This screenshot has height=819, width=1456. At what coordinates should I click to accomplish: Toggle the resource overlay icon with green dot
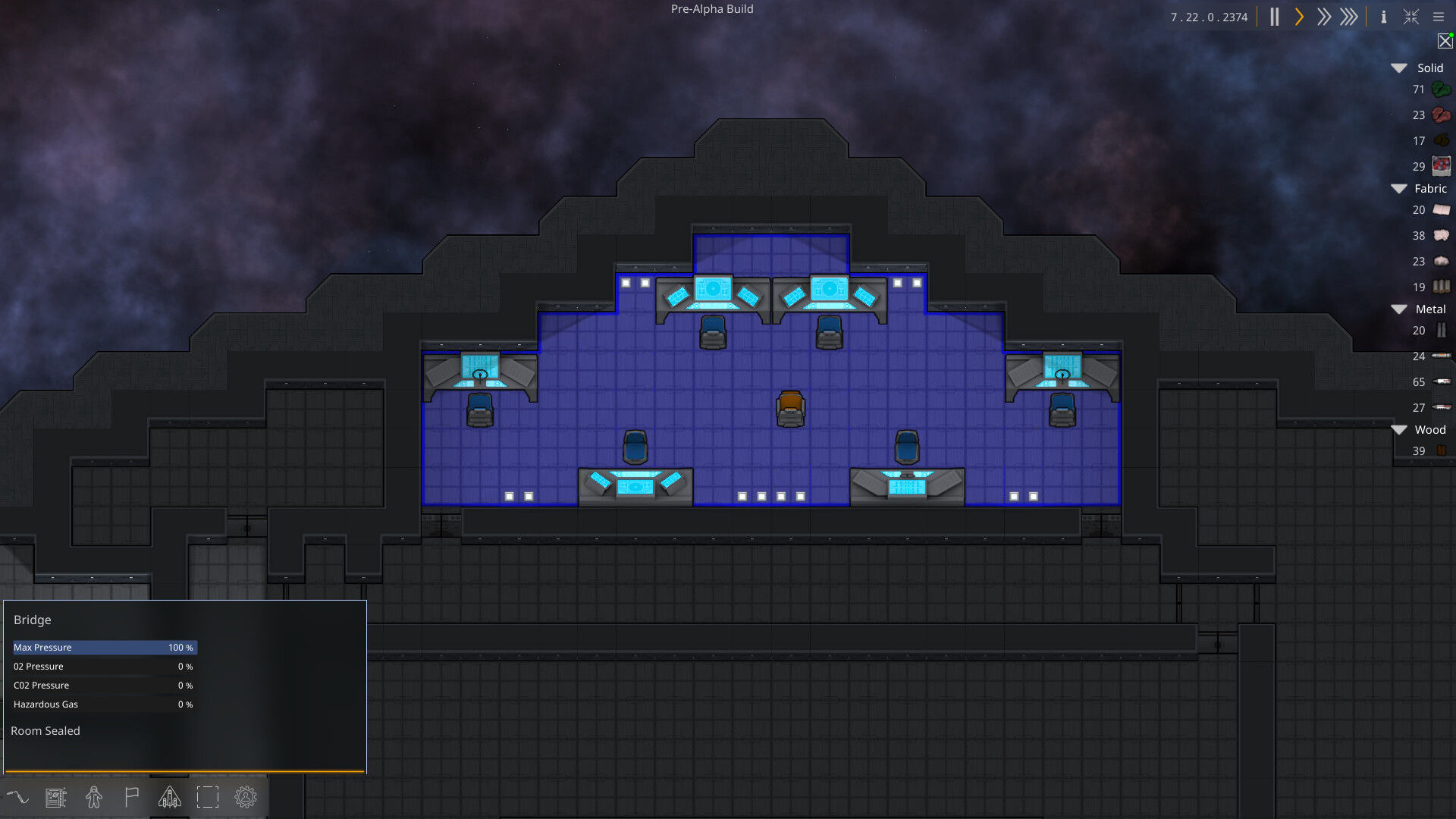click(1445, 42)
